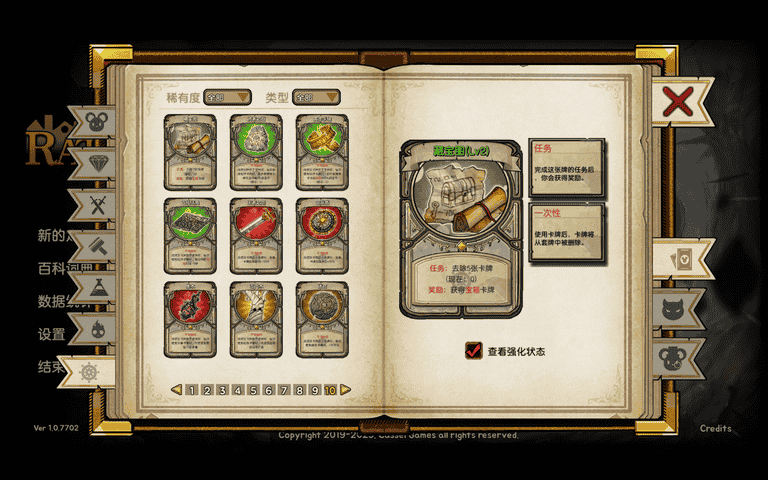
Task: Jump to page 9 of cards
Action: 314,390
